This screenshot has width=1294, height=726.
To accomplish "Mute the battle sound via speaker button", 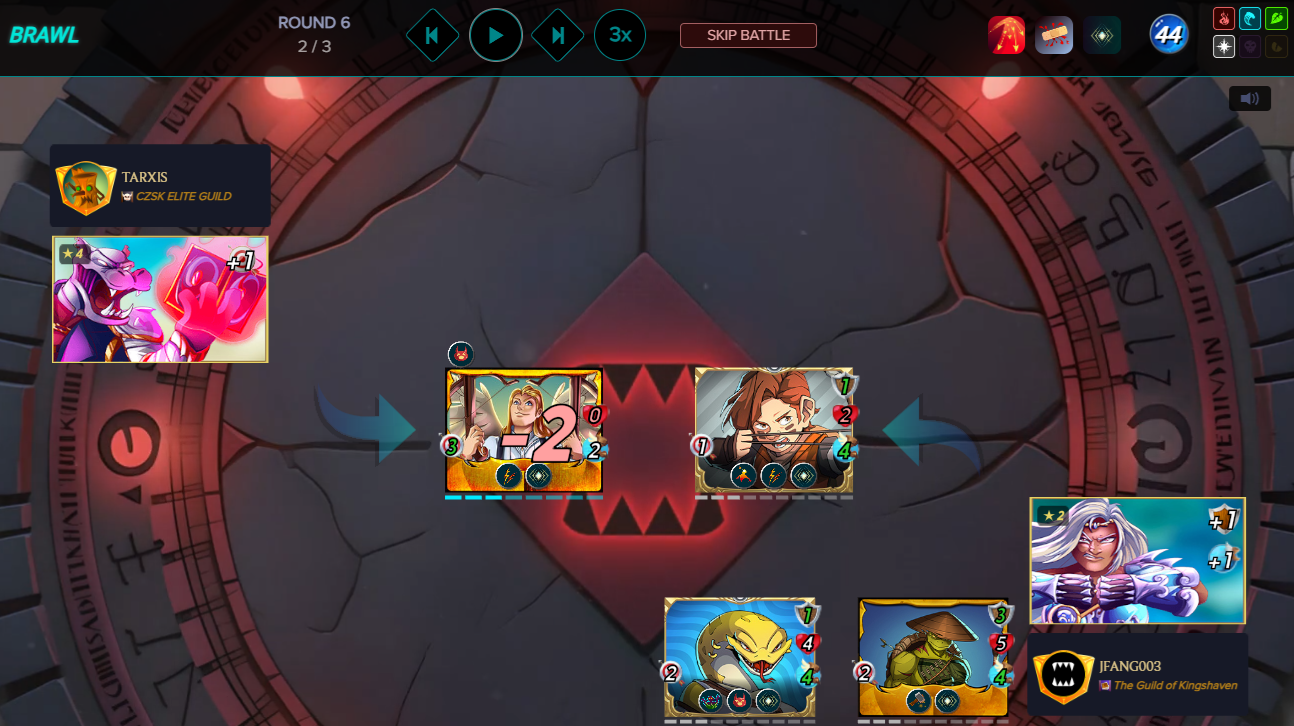I will [1249, 98].
